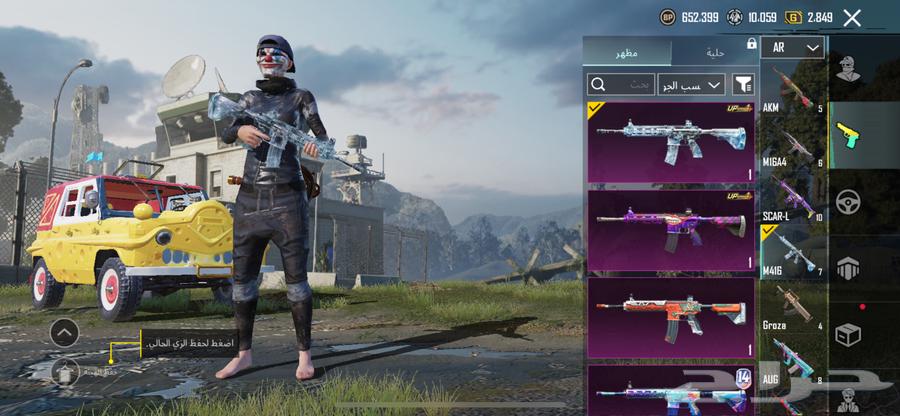
Task: Switch to the مظهر skins tab
Action: tap(628, 52)
